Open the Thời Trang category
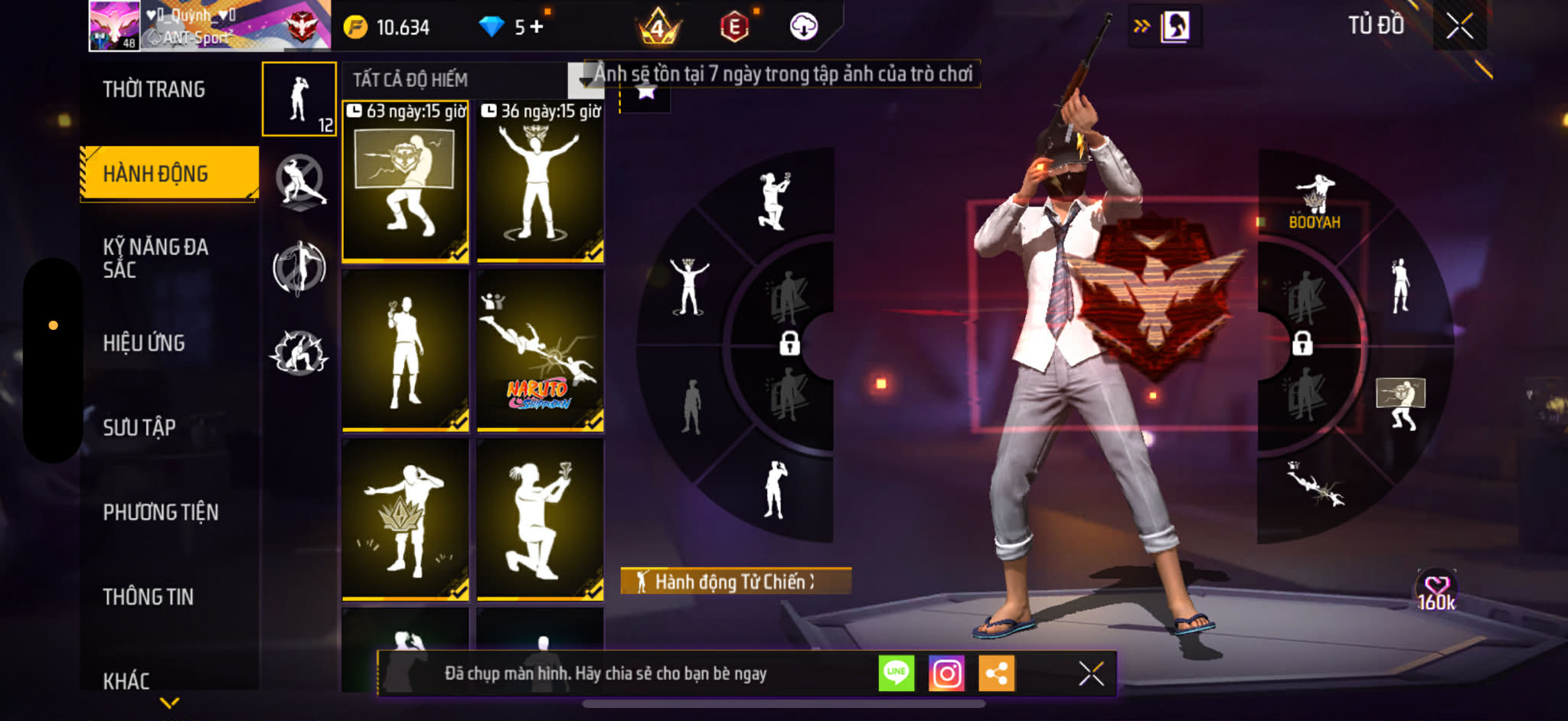 click(154, 90)
